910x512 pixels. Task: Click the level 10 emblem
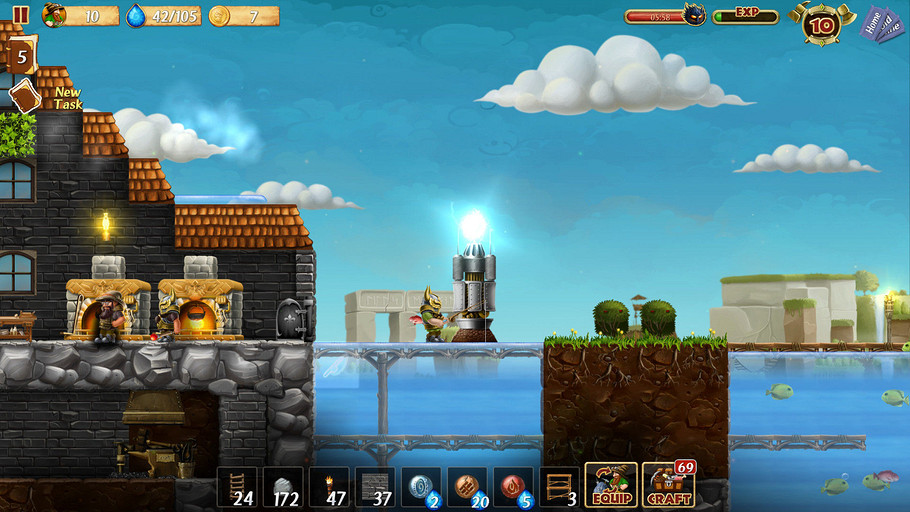click(820, 22)
